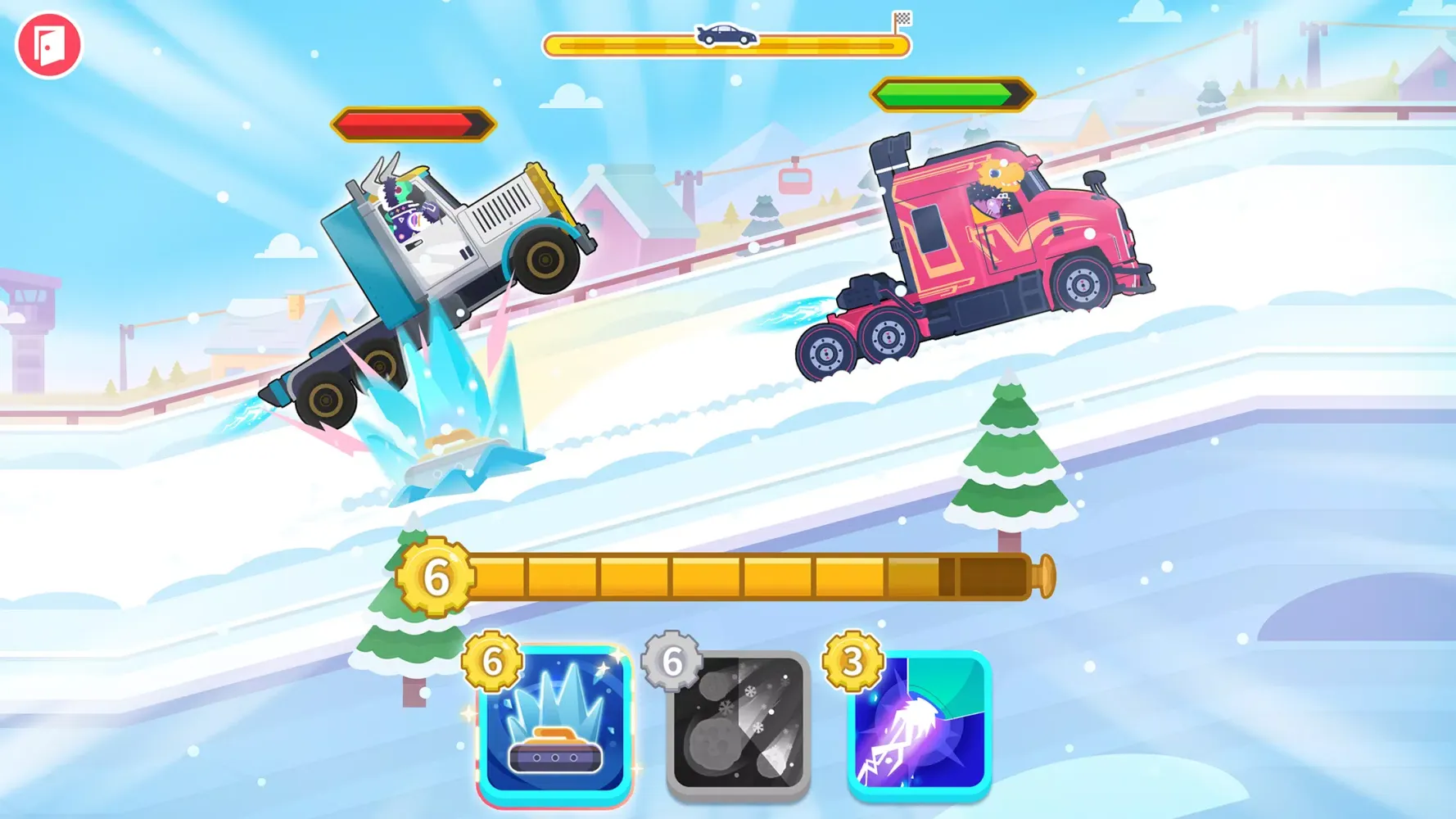Tap the exit door icon
The image size is (1456, 819).
(49, 47)
